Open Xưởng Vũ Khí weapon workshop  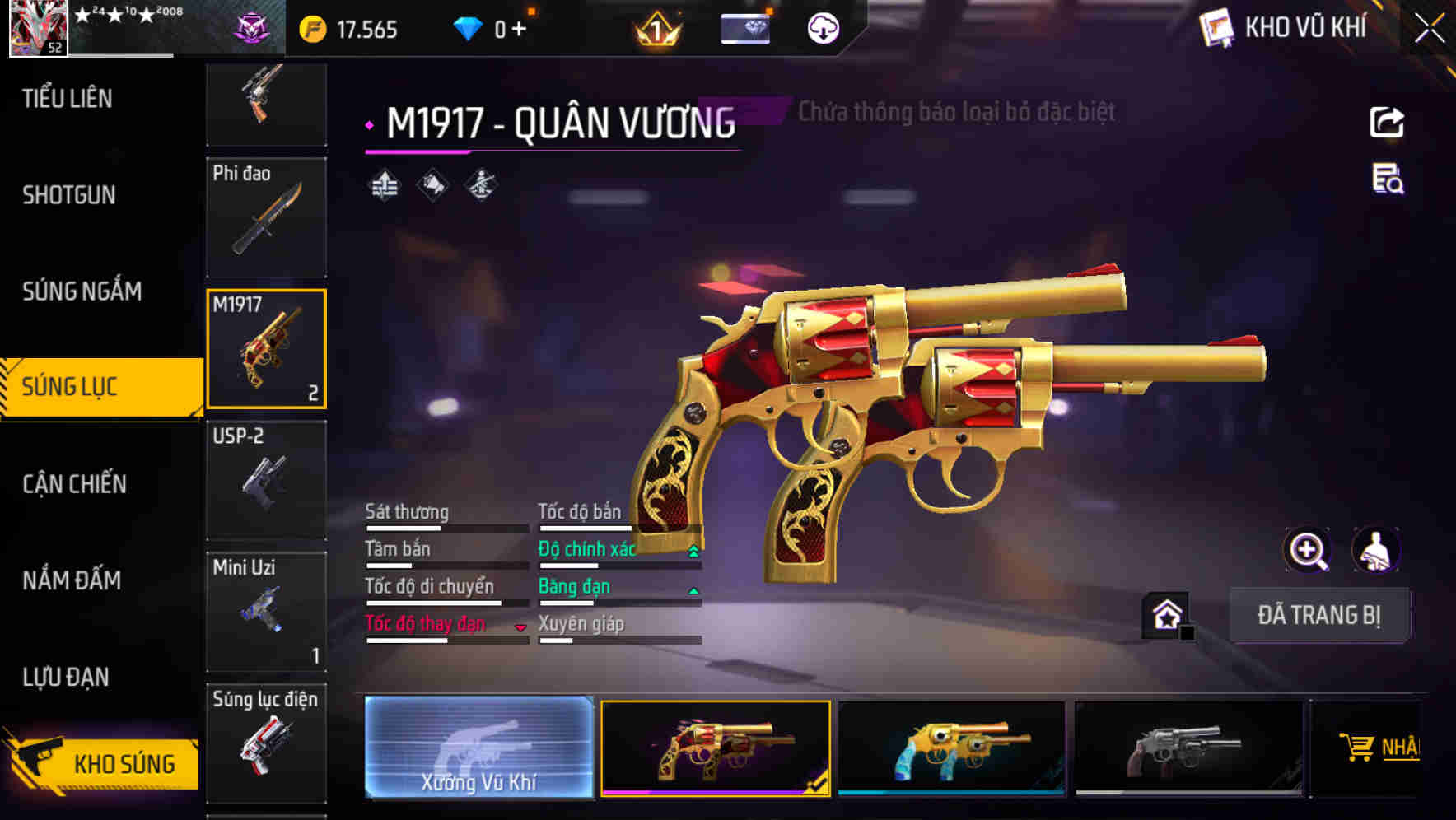coord(478,748)
